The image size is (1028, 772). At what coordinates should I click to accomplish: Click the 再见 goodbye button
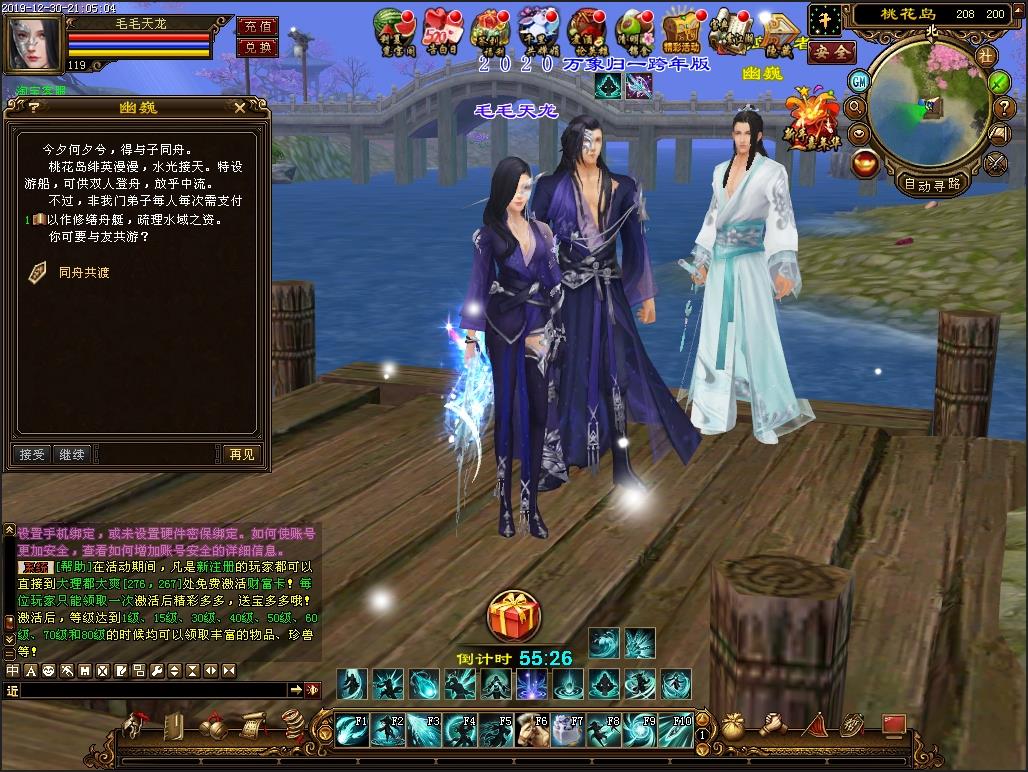241,454
